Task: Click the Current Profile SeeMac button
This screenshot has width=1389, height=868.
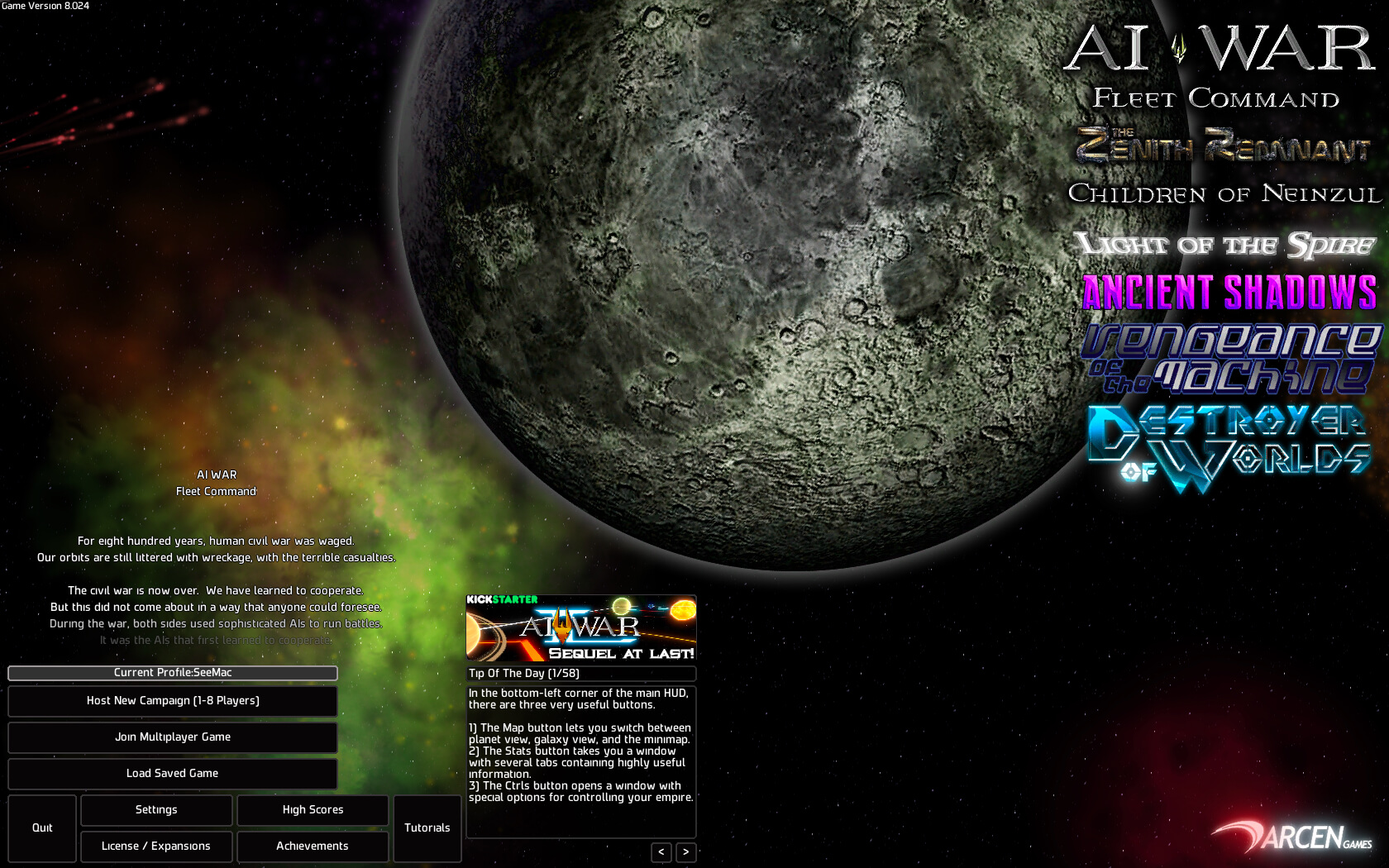Action: point(173,673)
